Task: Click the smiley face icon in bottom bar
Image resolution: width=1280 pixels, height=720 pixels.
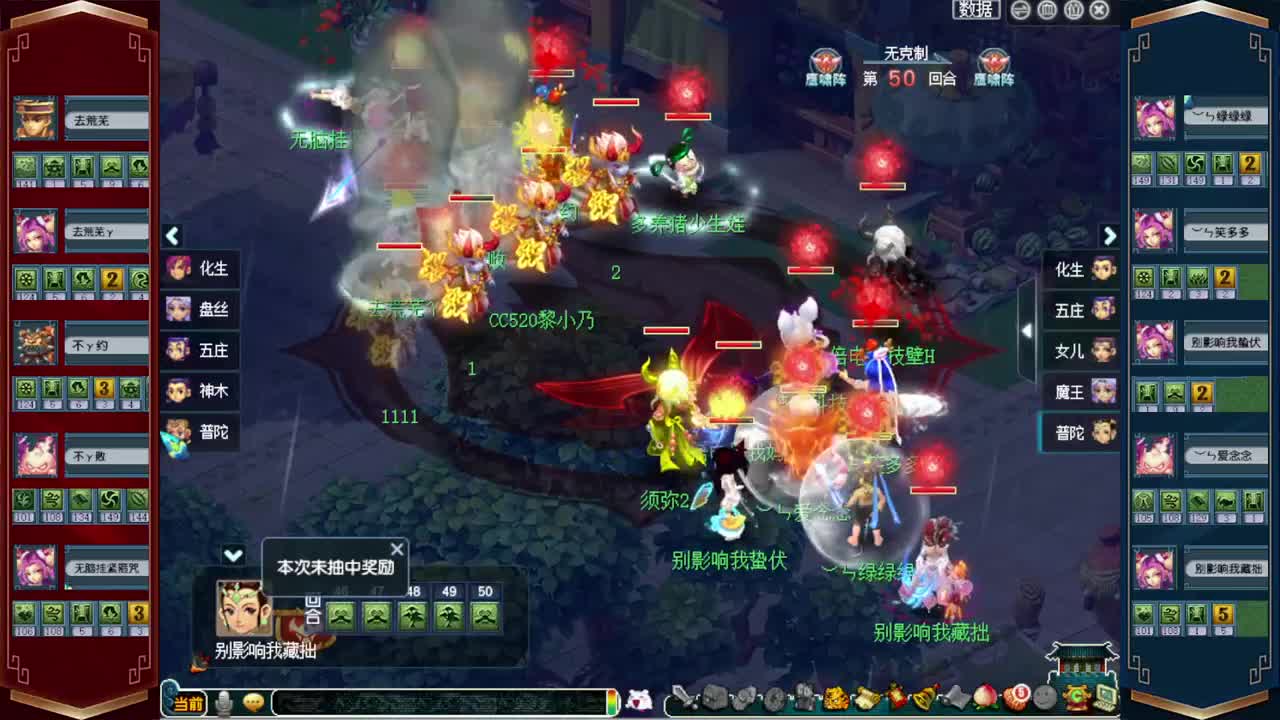Action: pos(1046,700)
